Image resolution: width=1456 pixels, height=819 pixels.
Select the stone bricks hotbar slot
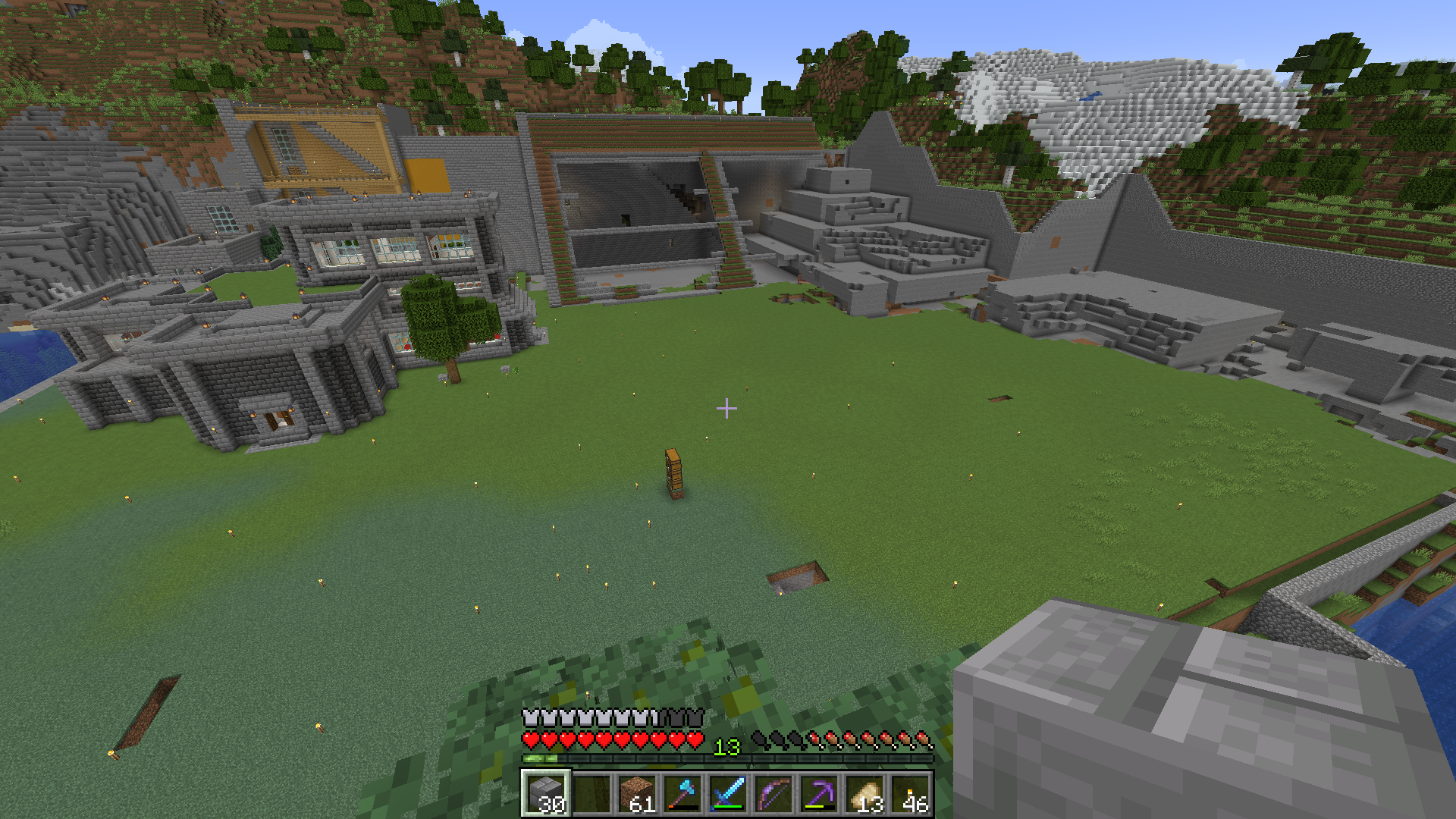coord(544,793)
